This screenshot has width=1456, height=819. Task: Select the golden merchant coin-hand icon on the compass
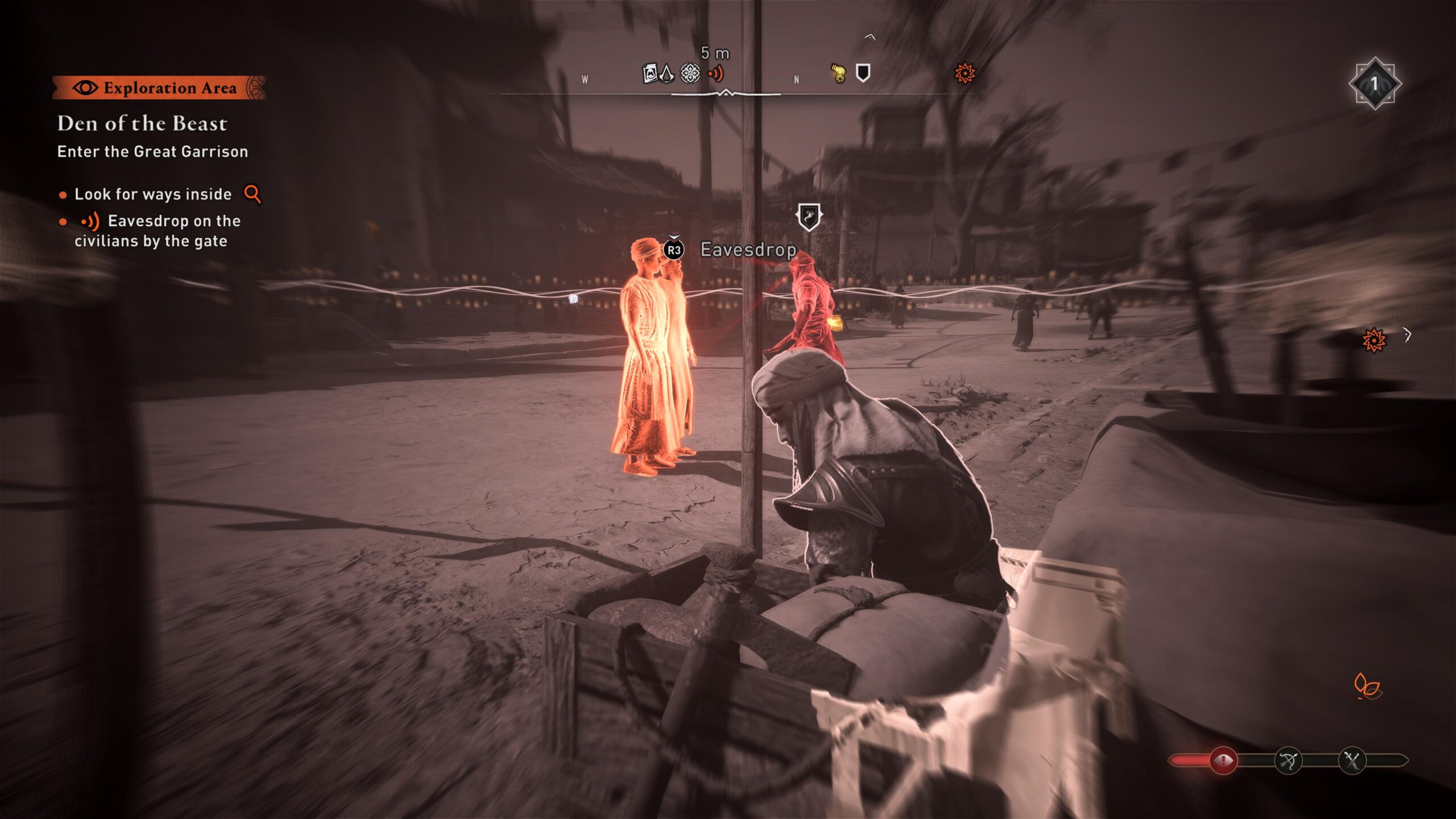(839, 71)
